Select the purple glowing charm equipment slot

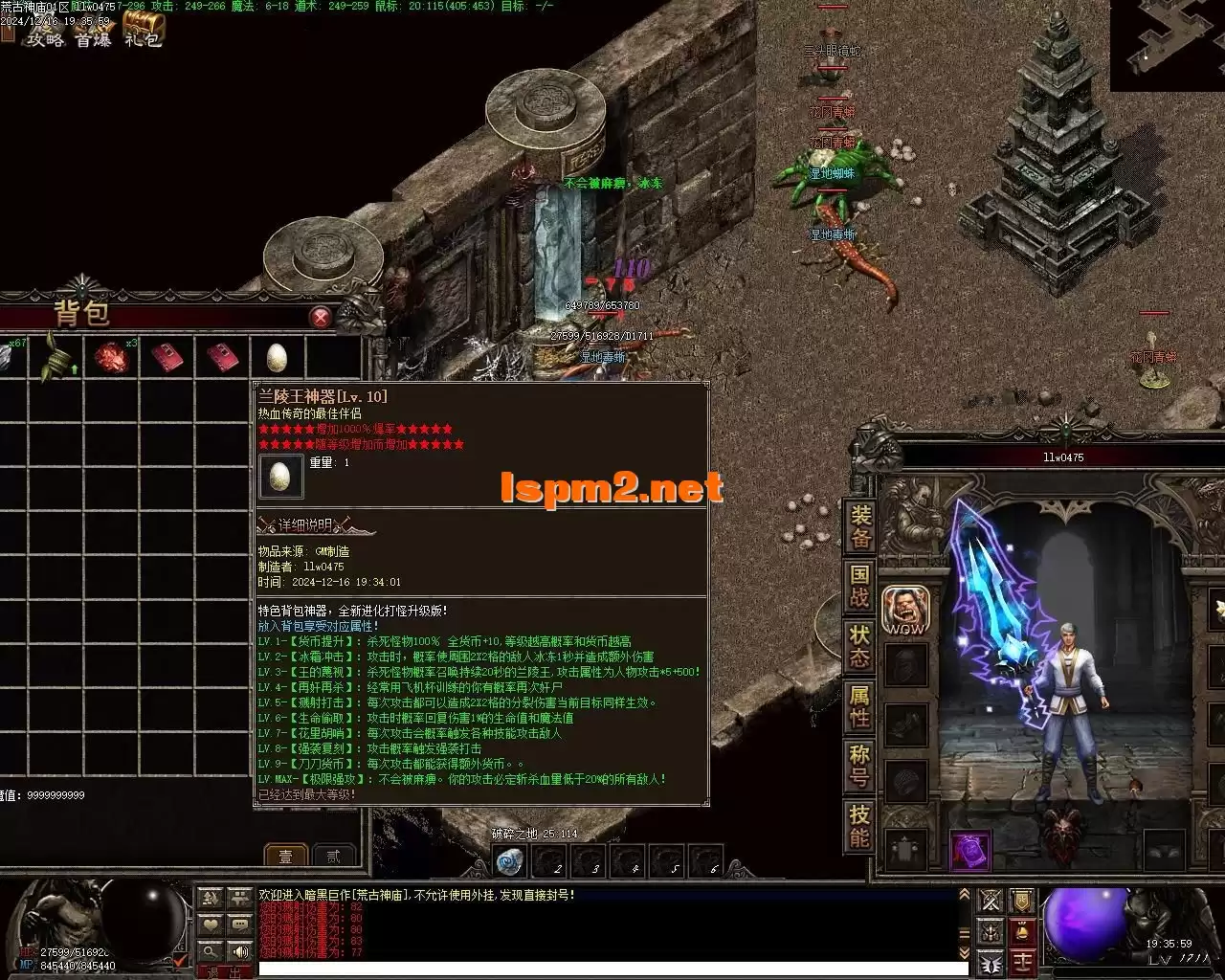click(x=969, y=851)
